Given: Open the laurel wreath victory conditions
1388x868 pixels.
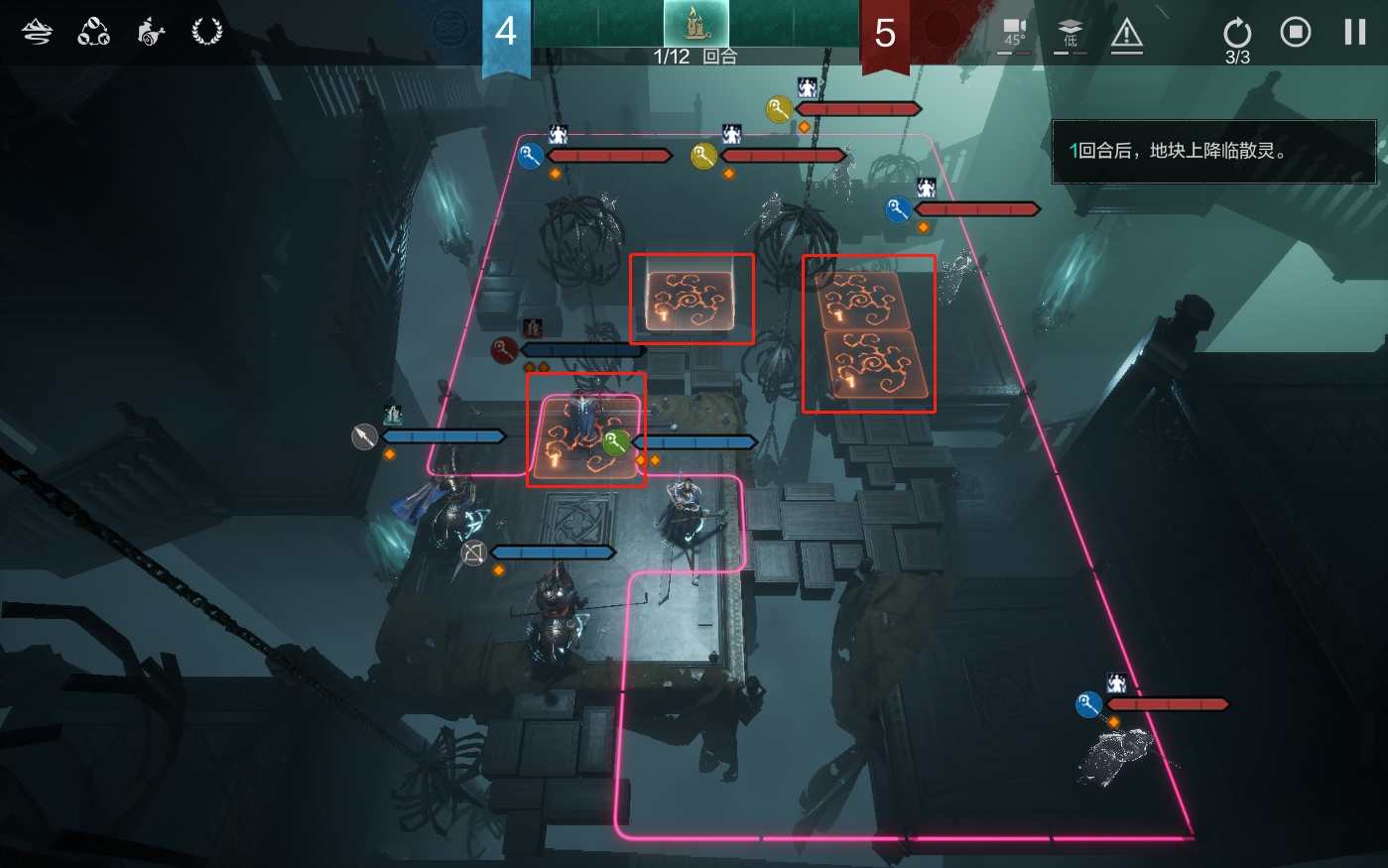Looking at the screenshot, I should [x=206, y=32].
